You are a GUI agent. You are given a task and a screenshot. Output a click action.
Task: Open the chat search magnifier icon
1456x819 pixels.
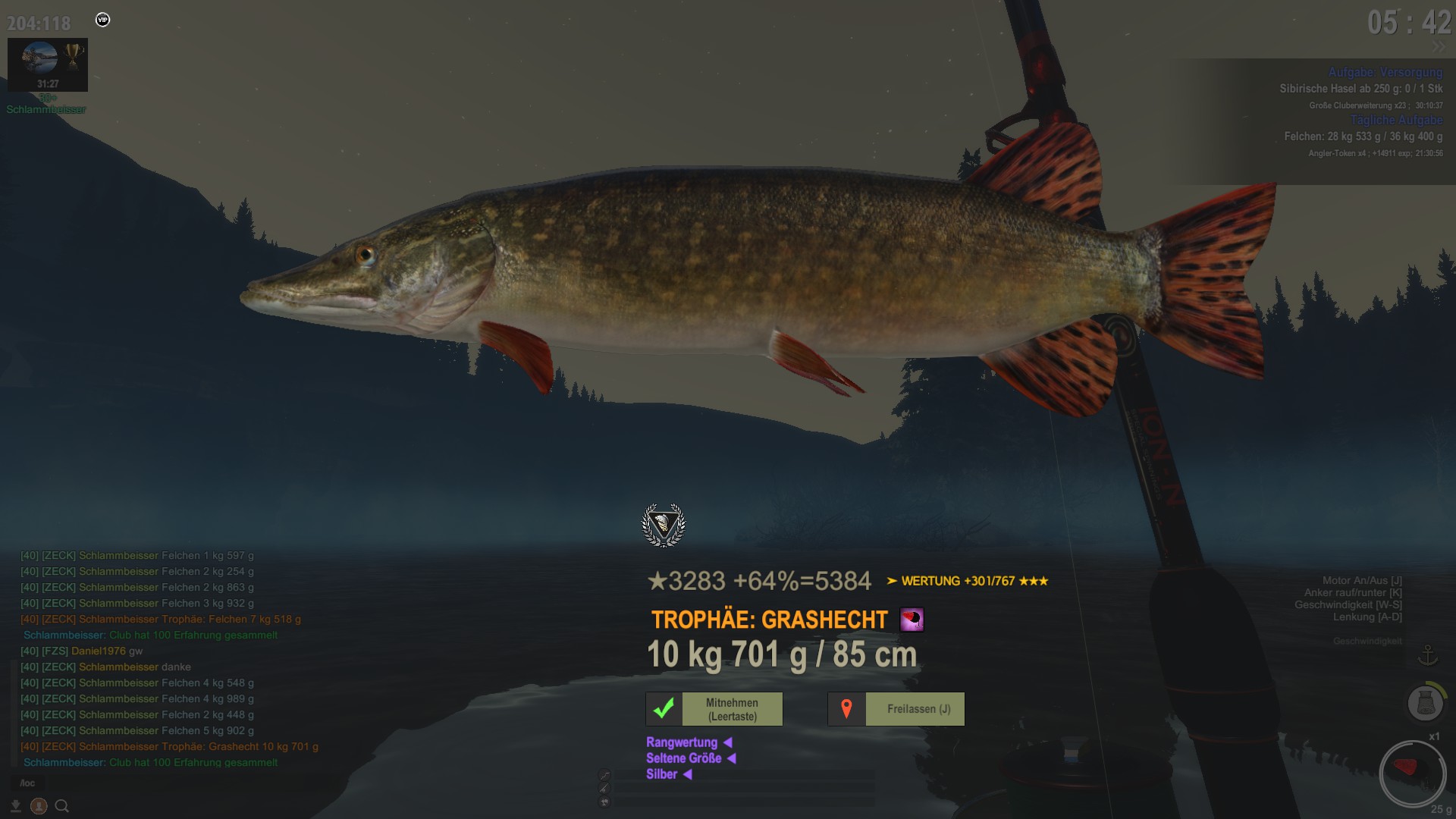62,806
